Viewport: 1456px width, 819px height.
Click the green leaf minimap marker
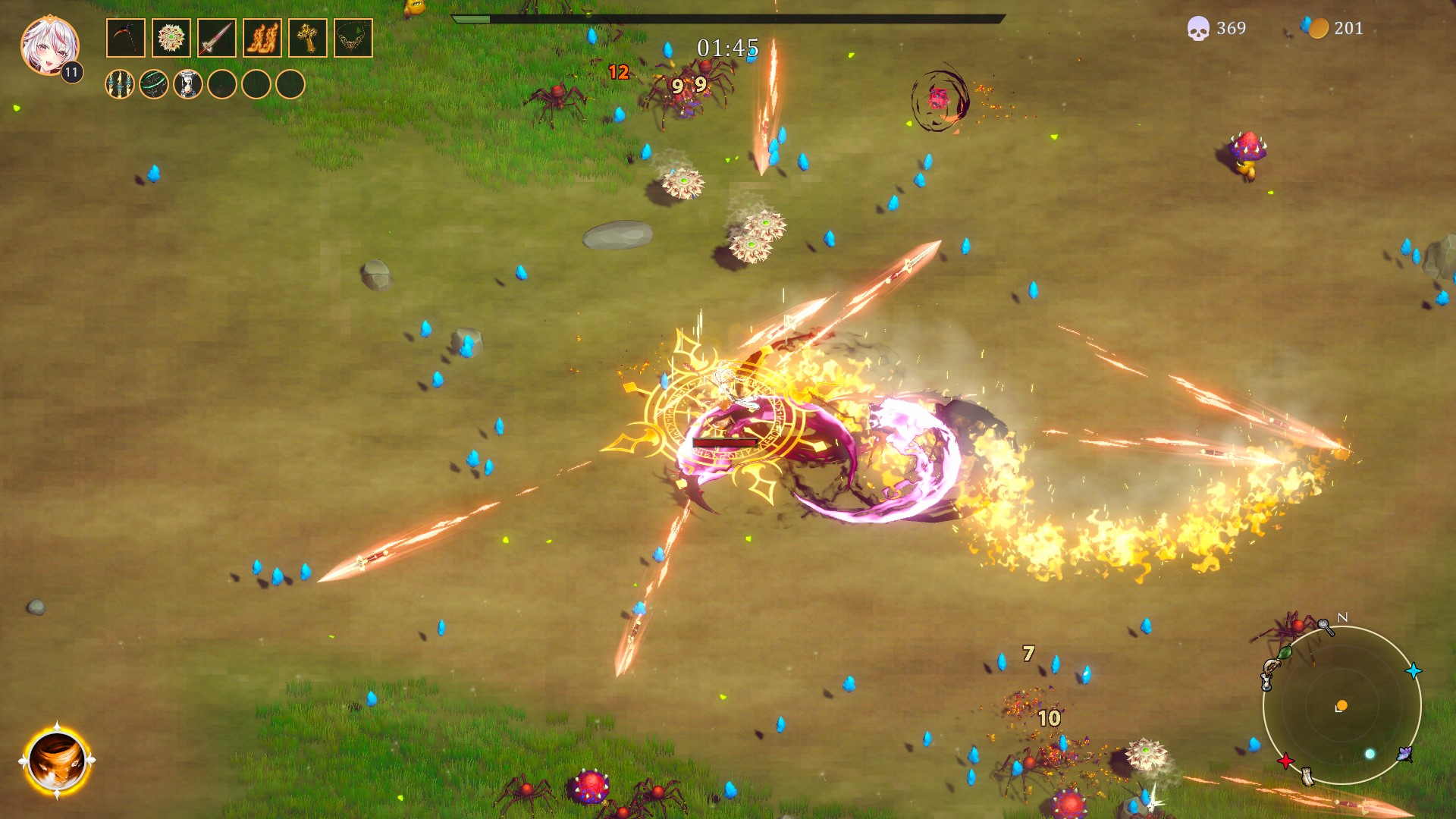pyautogui.click(x=1285, y=652)
